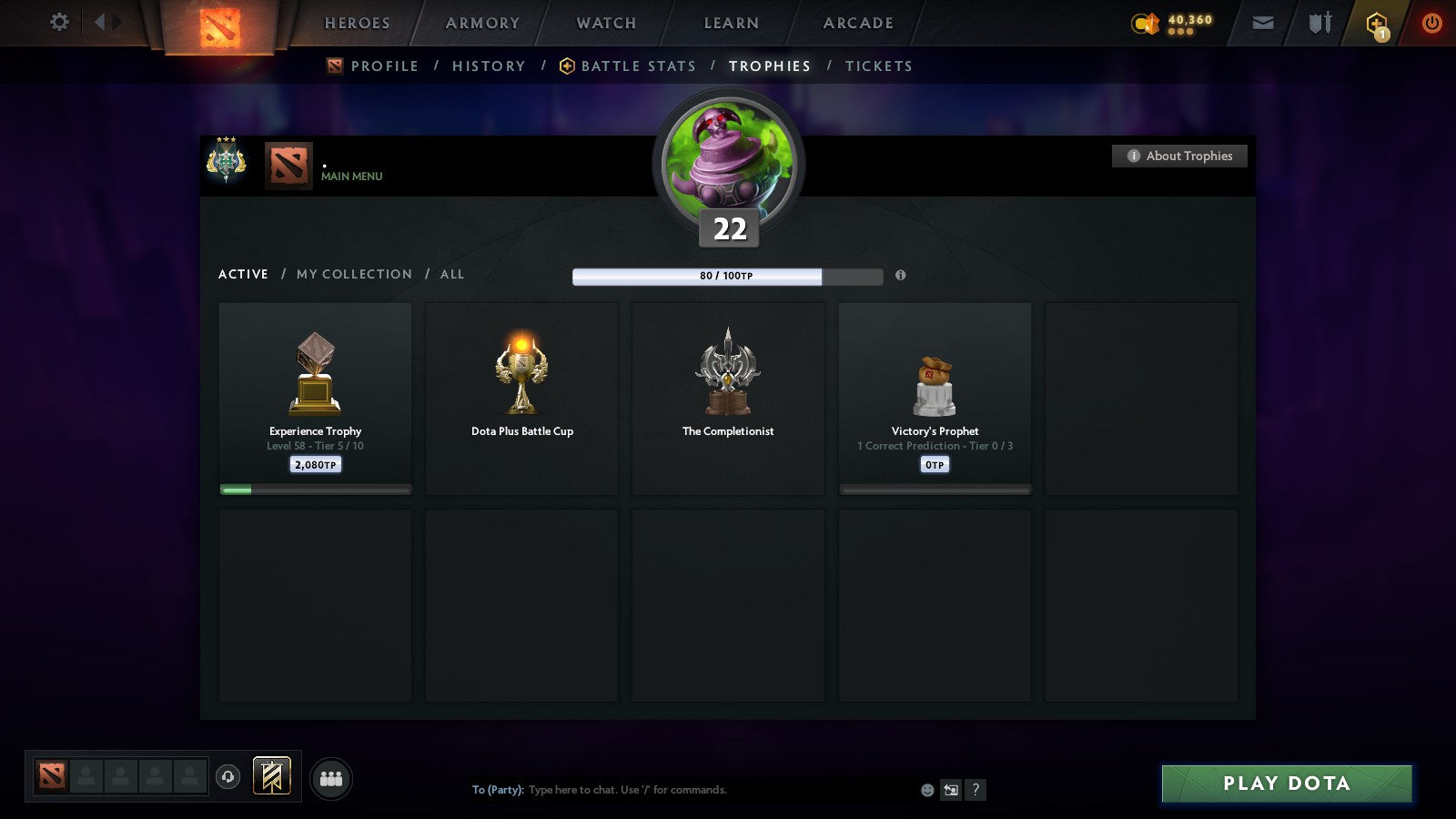Open the mail inbox icon
Viewport: 1456px width, 819px height.
click(1263, 22)
